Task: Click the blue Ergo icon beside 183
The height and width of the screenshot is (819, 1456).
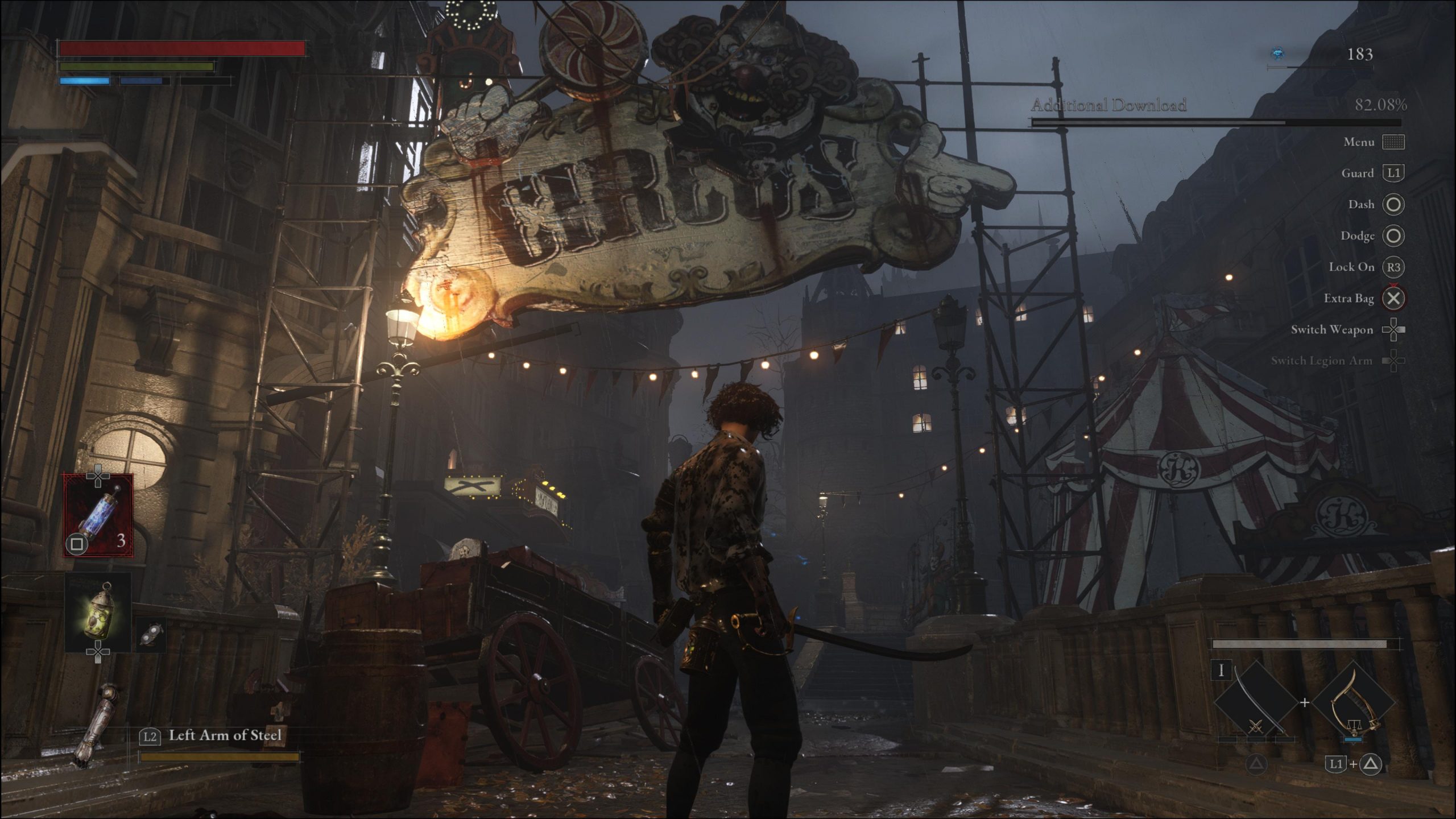Action: tap(1277, 54)
